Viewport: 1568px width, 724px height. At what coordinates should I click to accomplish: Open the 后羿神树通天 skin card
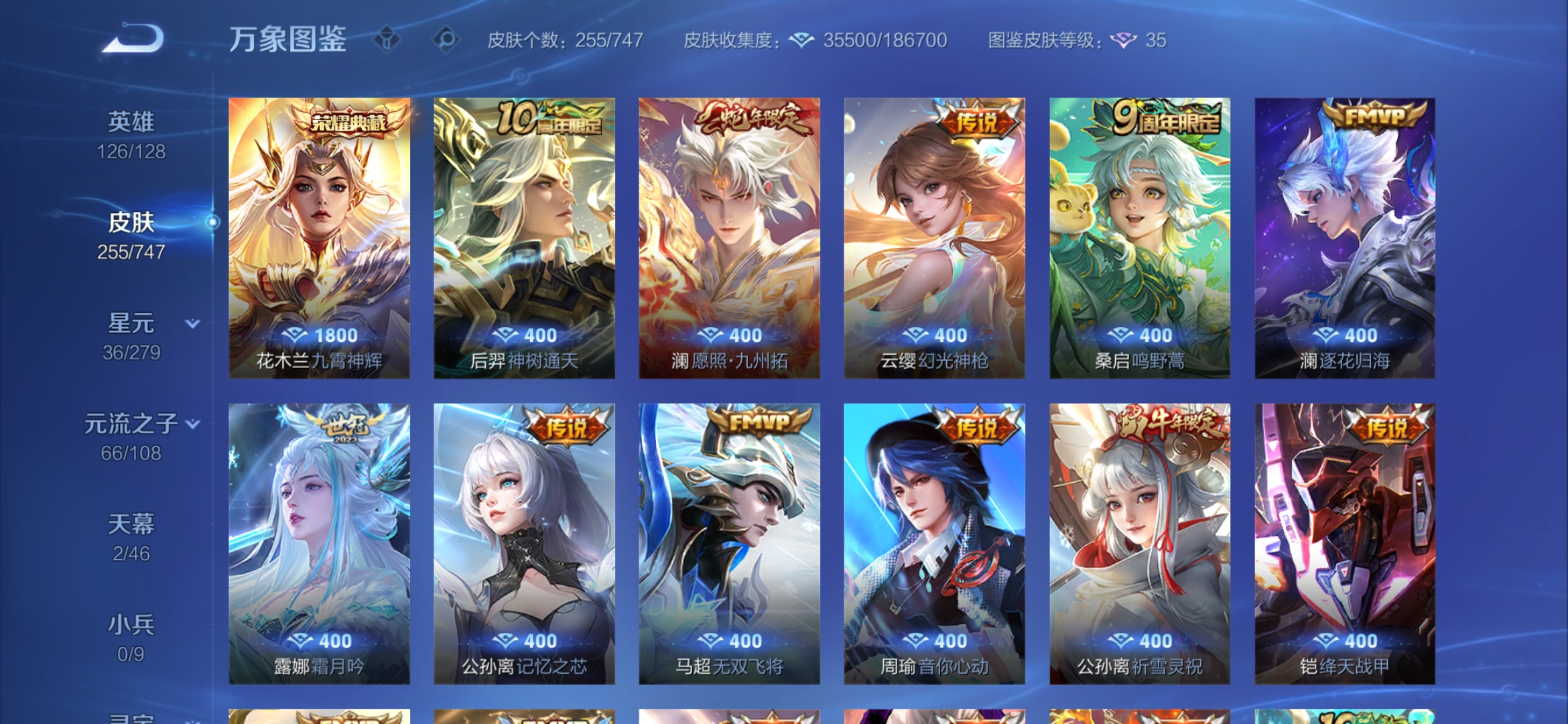click(523, 238)
